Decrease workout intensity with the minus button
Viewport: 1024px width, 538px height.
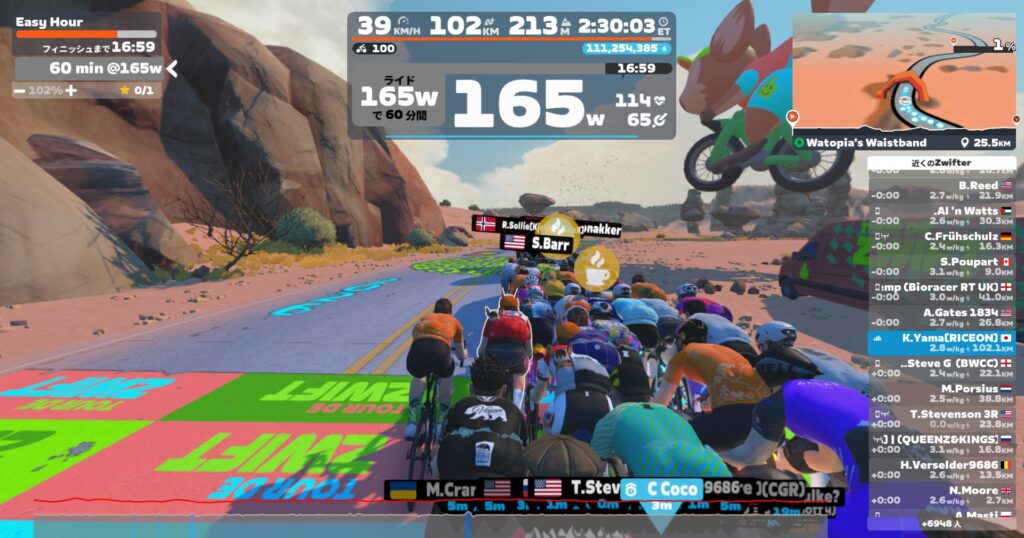(20, 90)
